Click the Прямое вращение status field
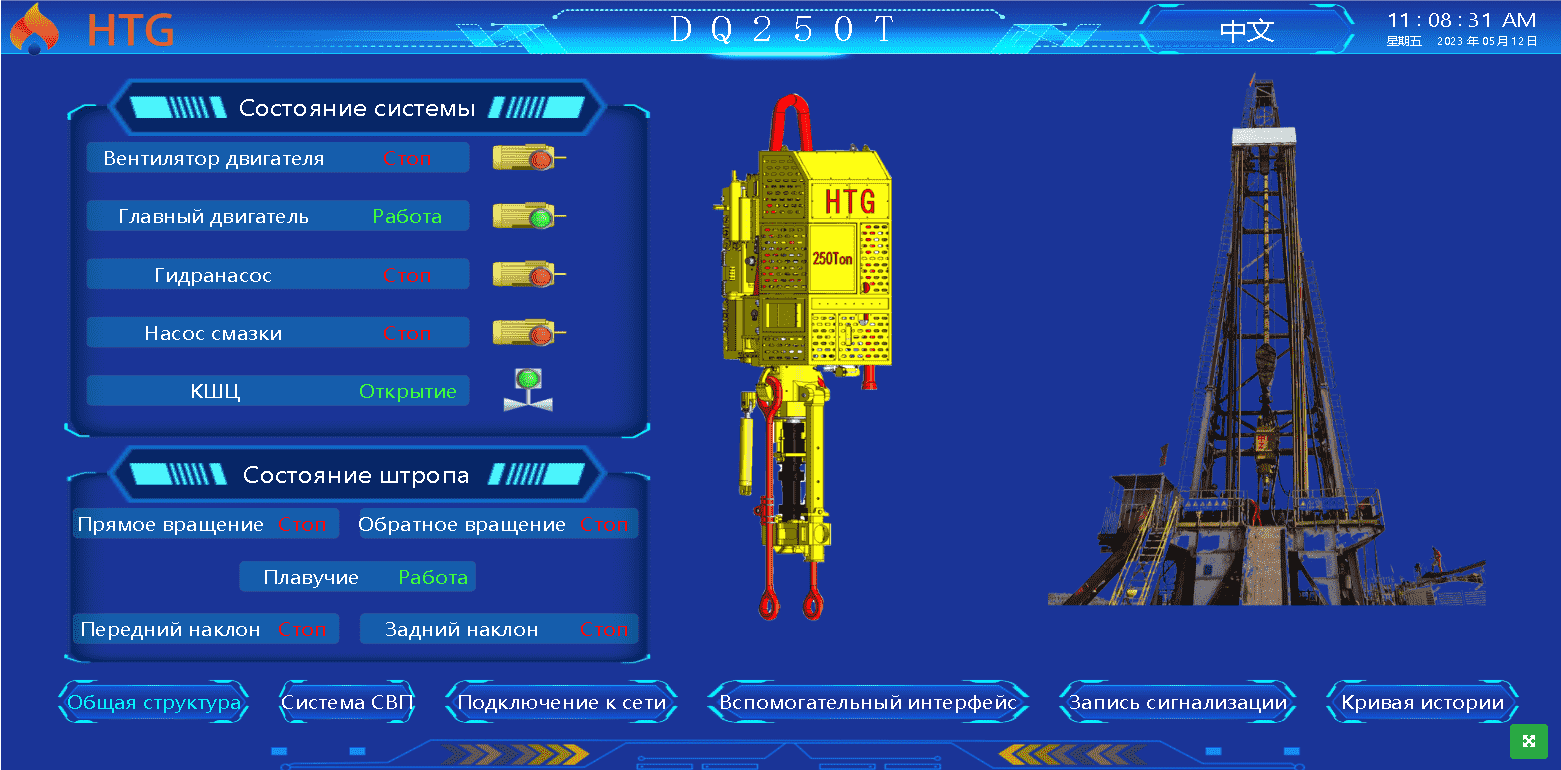 205,524
